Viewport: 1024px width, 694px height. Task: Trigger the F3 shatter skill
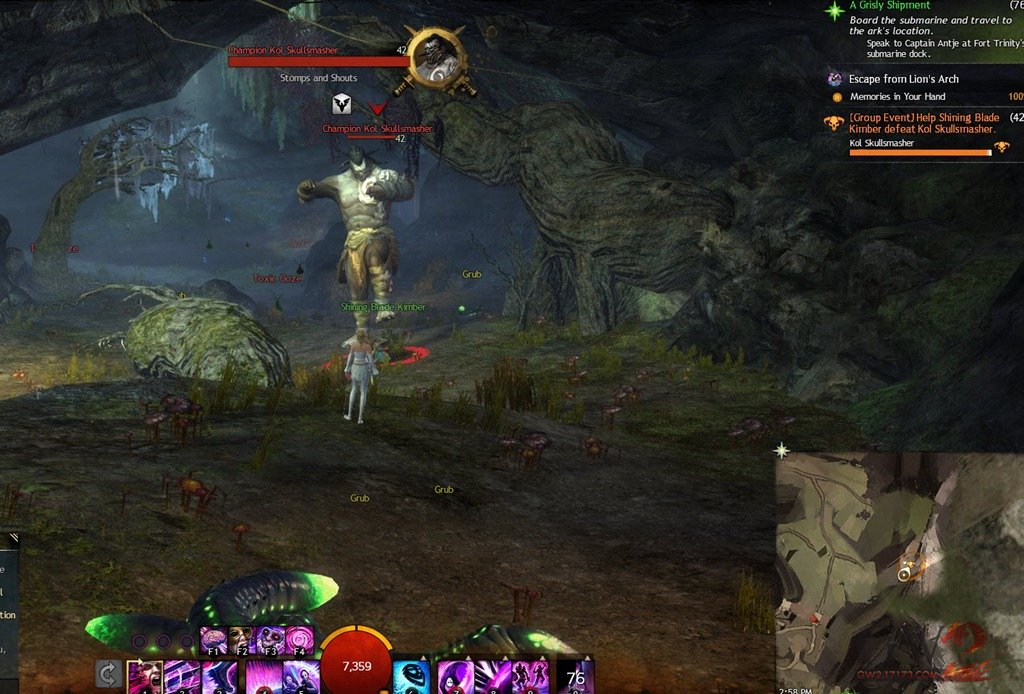pyautogui.click(x=270, y=640)
